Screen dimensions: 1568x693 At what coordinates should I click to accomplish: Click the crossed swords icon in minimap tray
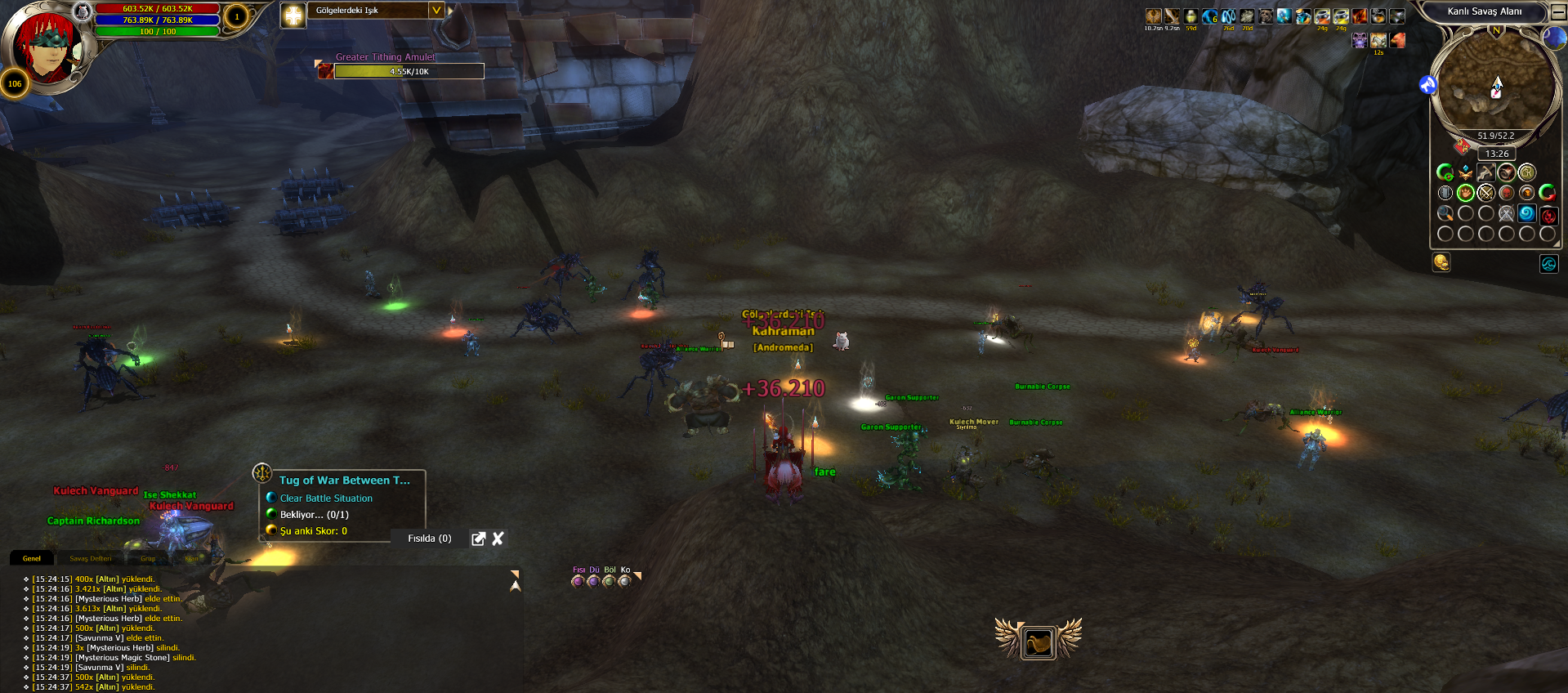tap(1485, 193)
